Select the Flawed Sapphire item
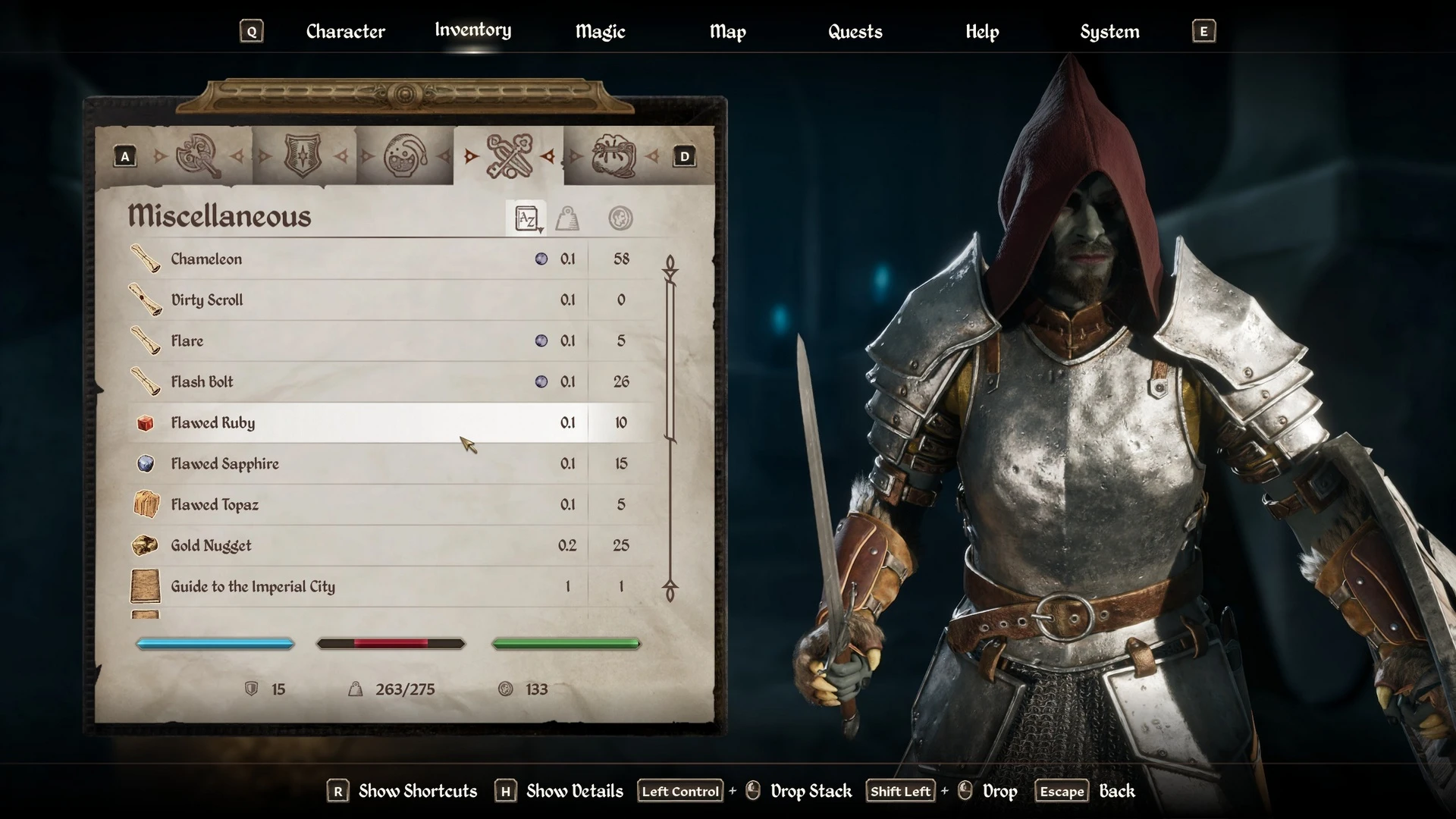1456x819 pixels. (x=224, y=464)
